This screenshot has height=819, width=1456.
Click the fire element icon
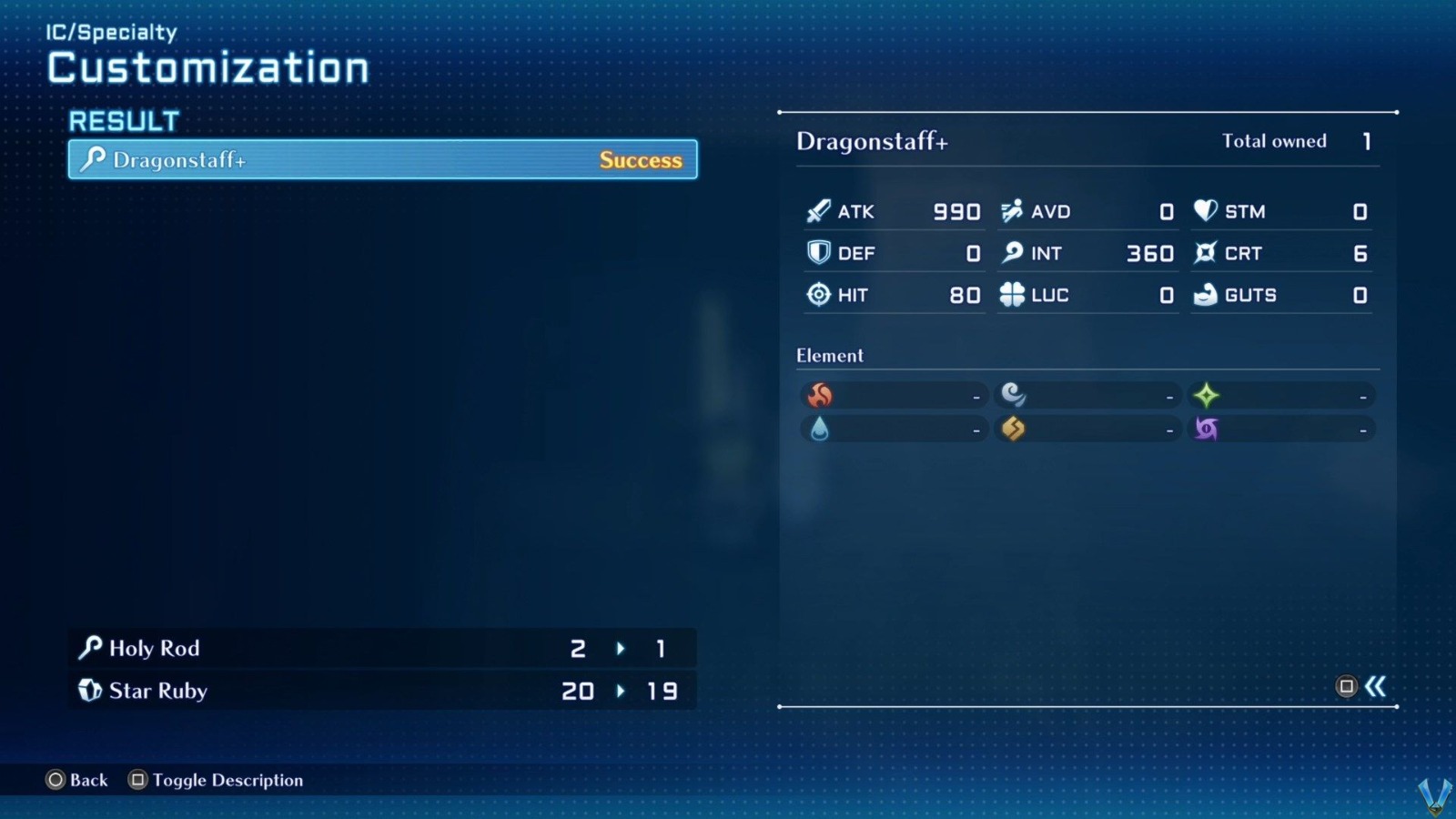coord(820,394)
